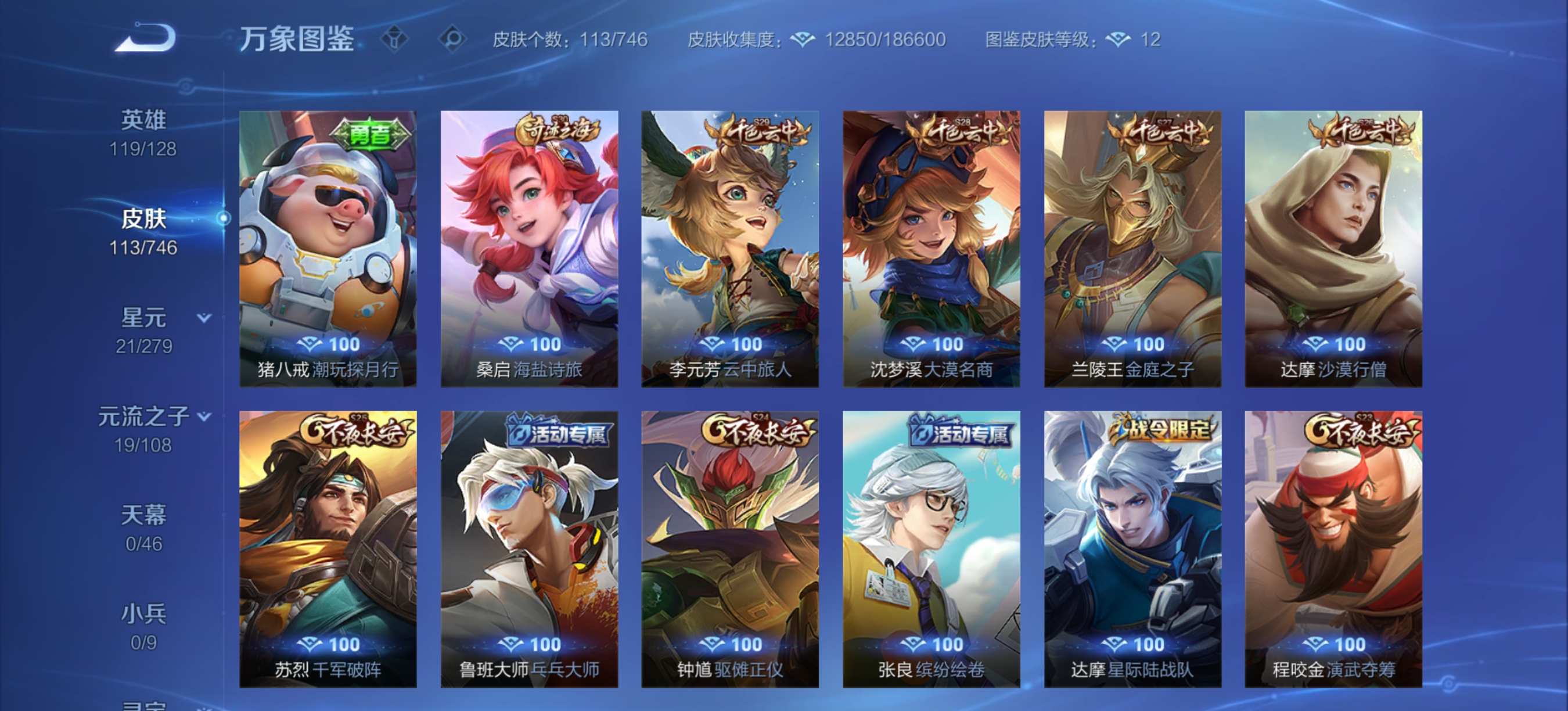Click the gem icon next to 皮肤收集度

coord(802,40)
